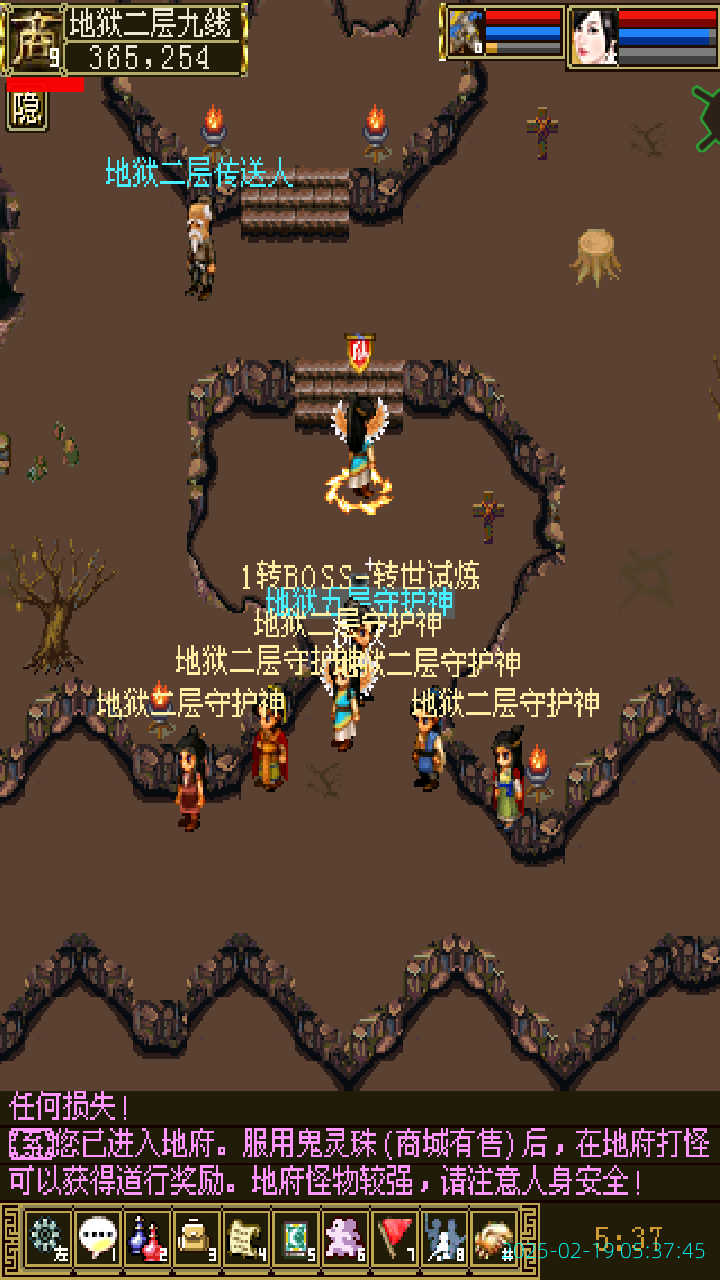Toggle the 隐 hide button

(27, 110)
